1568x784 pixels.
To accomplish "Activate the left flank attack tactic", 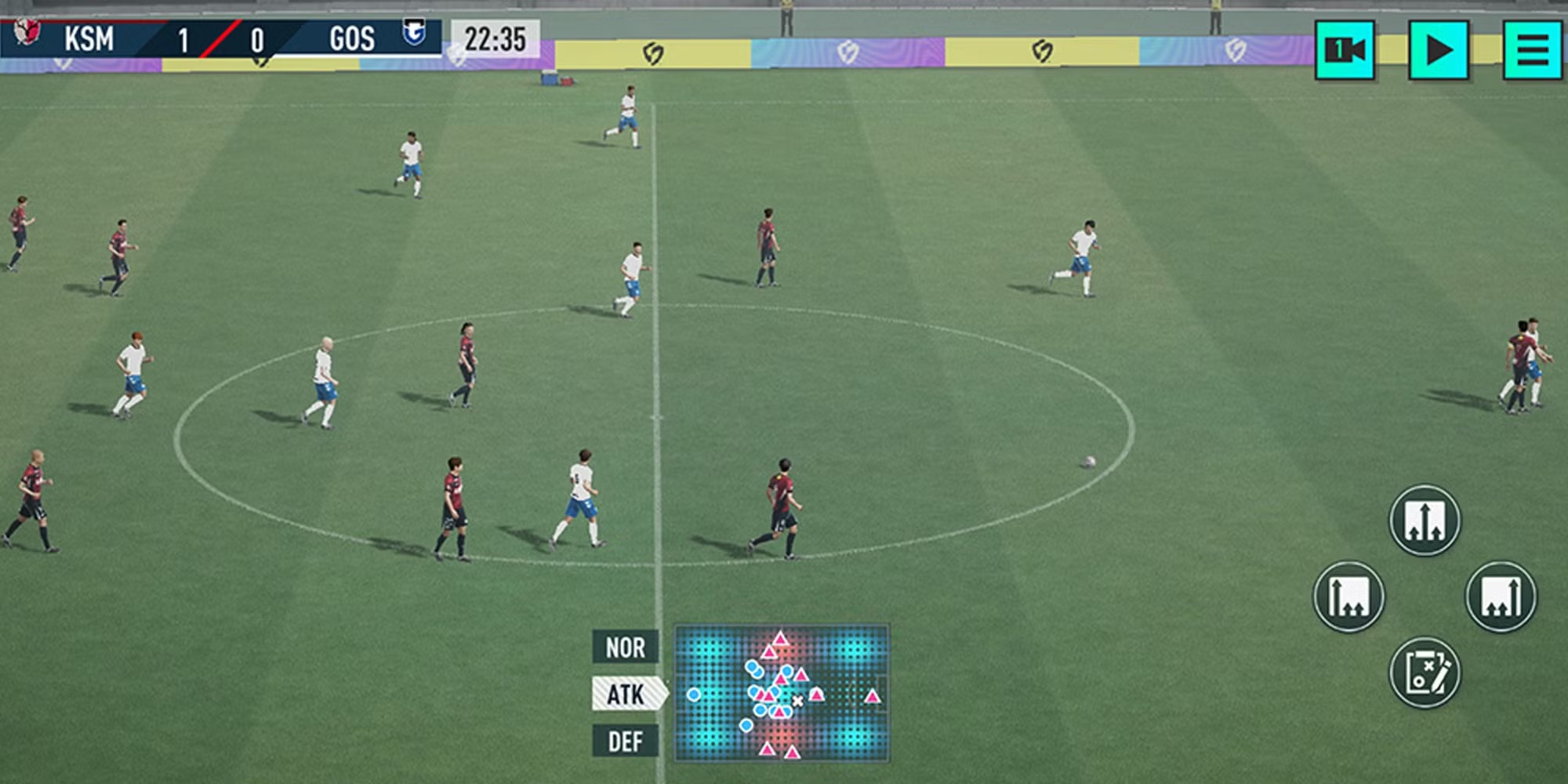I will click(x=1348, y=597).
